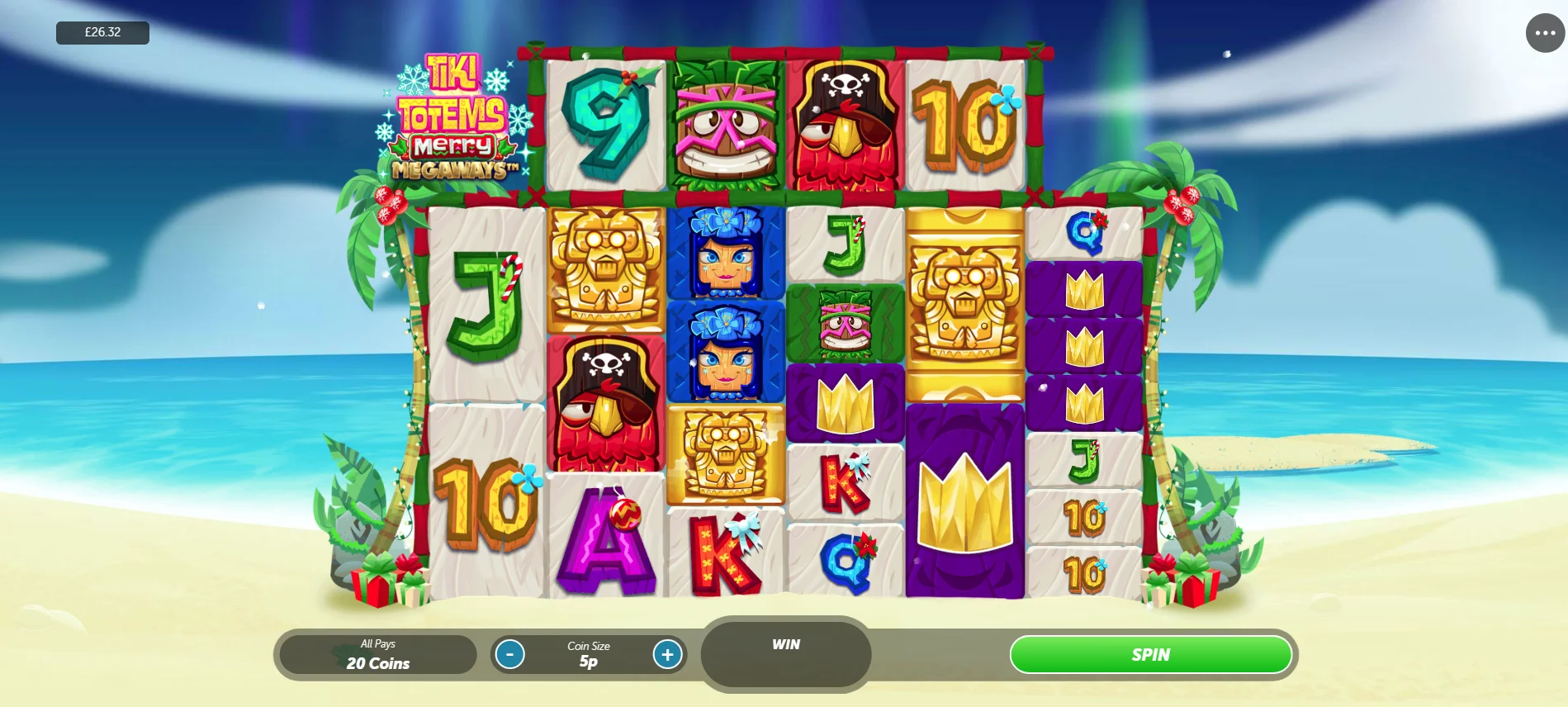Select the green 9 symbol on the top reel
1568x707 pixels.
(x=605, y=121)
